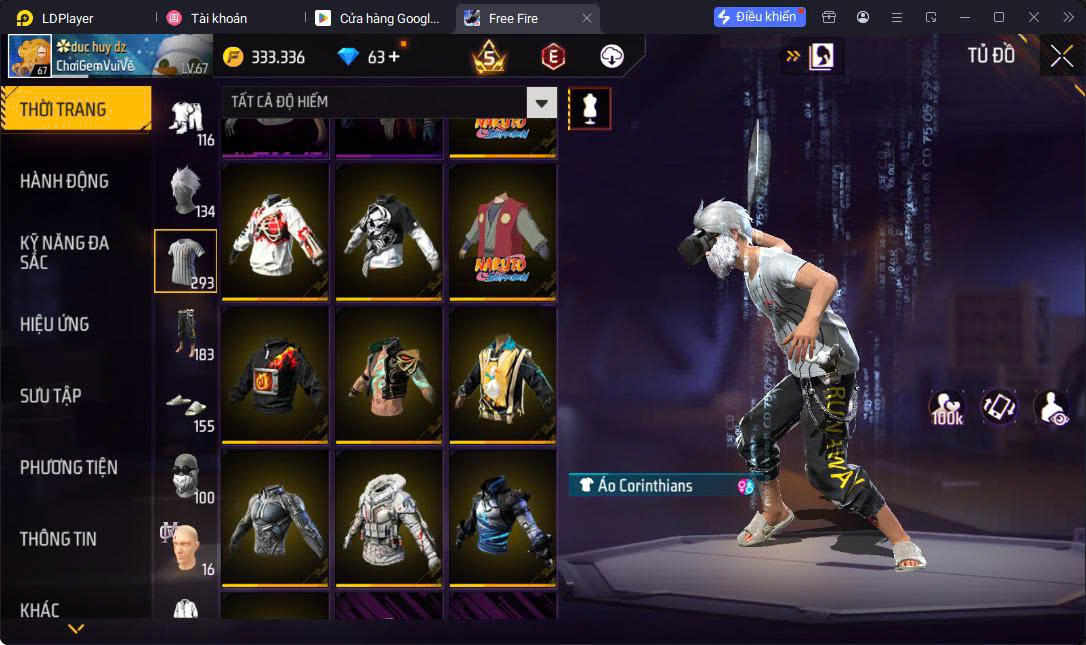Pick the white fur-hood armored jacket
This screenshot has width=1086, height=645.
(x=389, y=517)
